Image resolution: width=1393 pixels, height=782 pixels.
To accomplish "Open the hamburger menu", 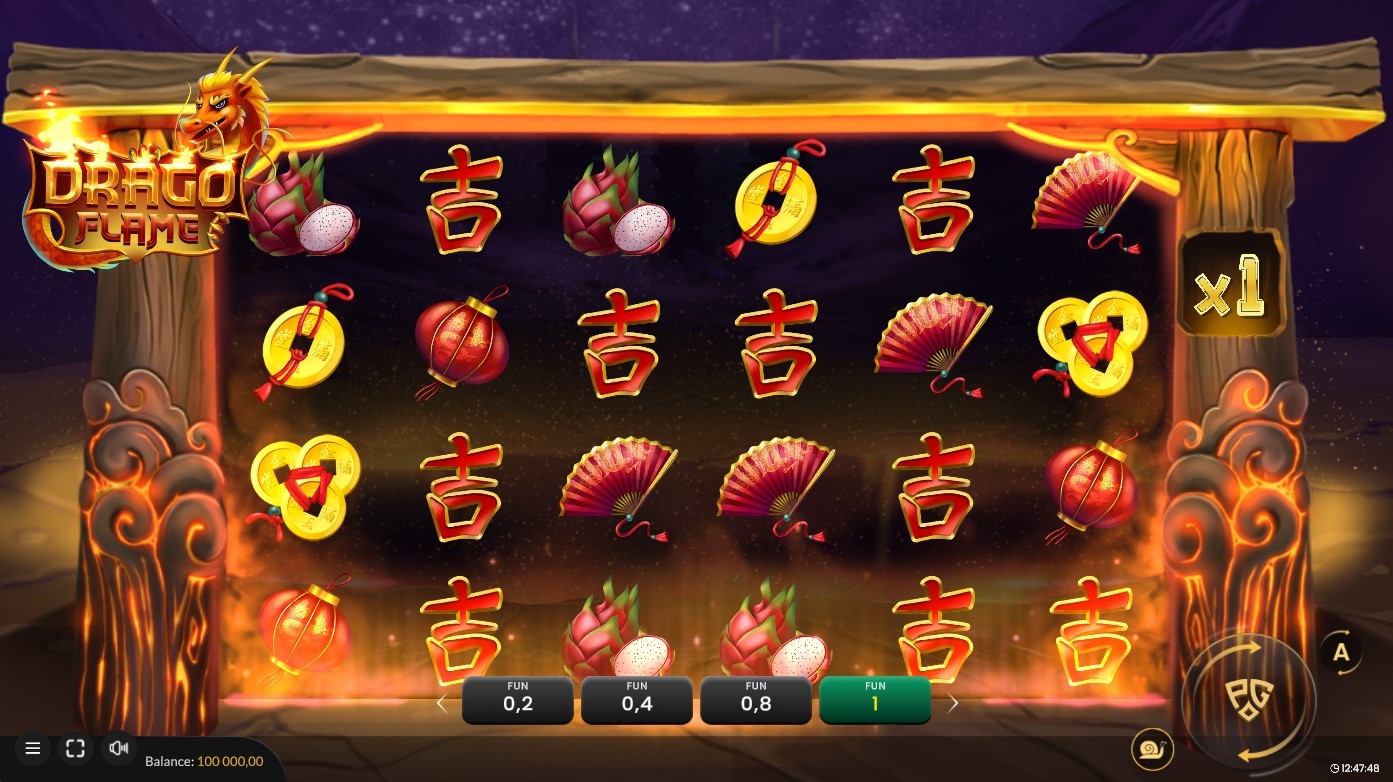I will 32,748.
